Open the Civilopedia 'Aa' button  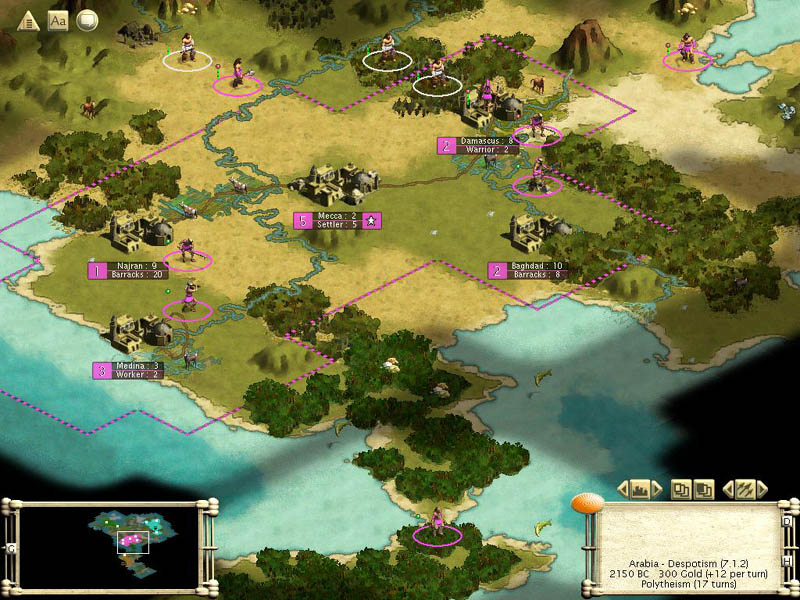tap(58, 19)
